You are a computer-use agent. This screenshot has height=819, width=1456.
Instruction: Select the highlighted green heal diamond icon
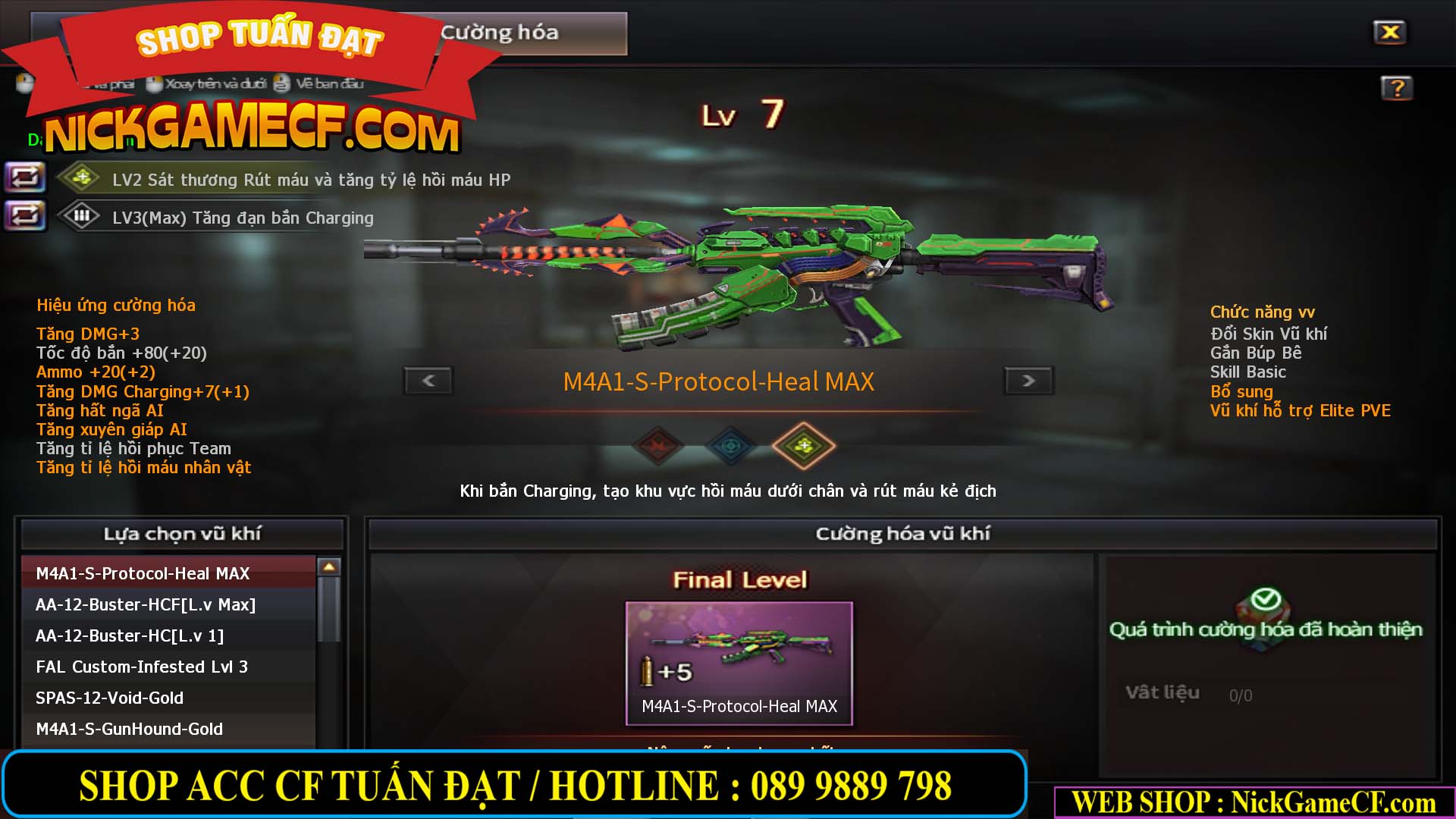(803, 446)
